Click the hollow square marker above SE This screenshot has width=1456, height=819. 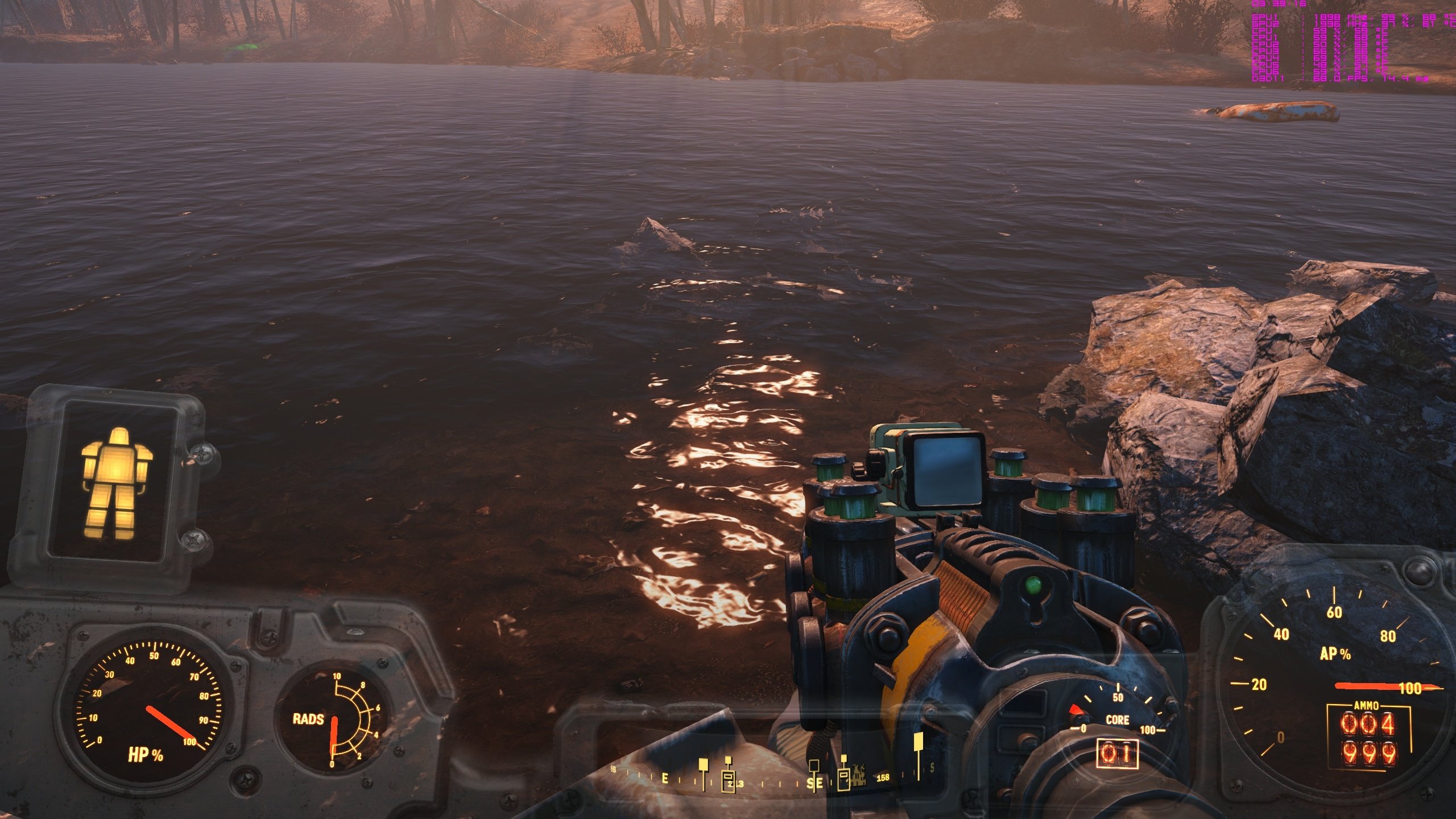coord(814,764)
